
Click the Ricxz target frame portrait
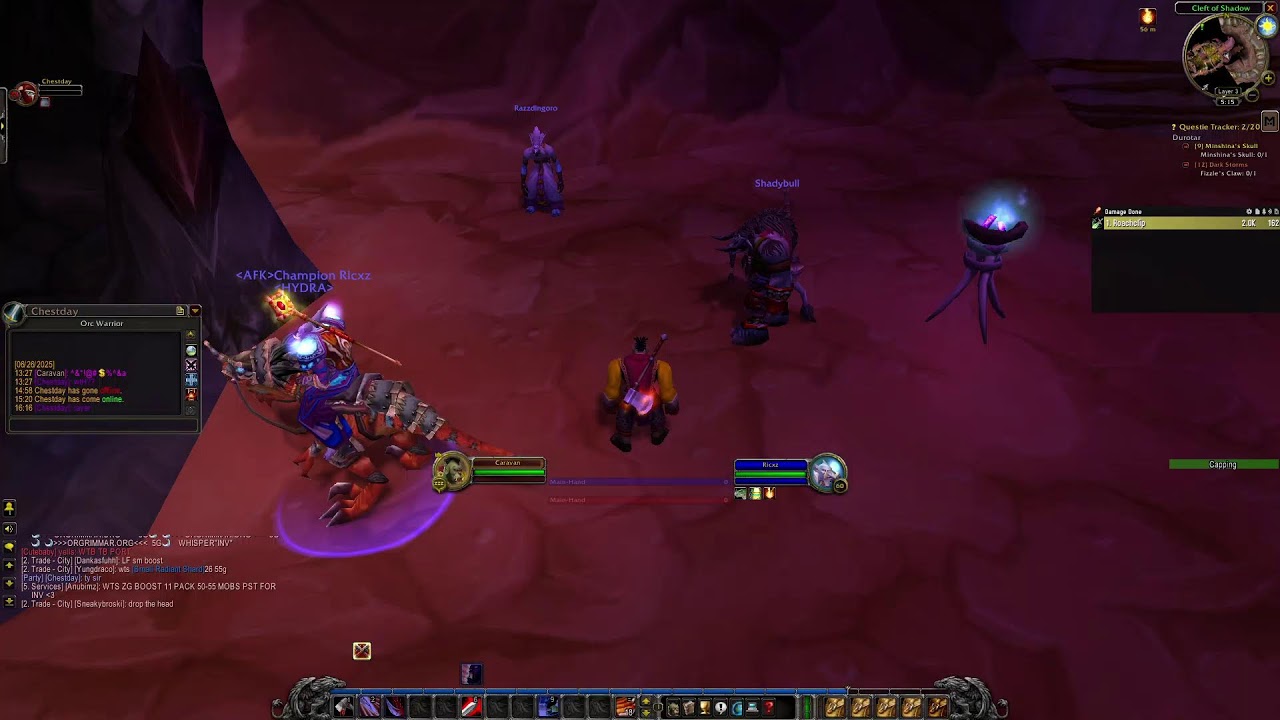coord(827,472)
